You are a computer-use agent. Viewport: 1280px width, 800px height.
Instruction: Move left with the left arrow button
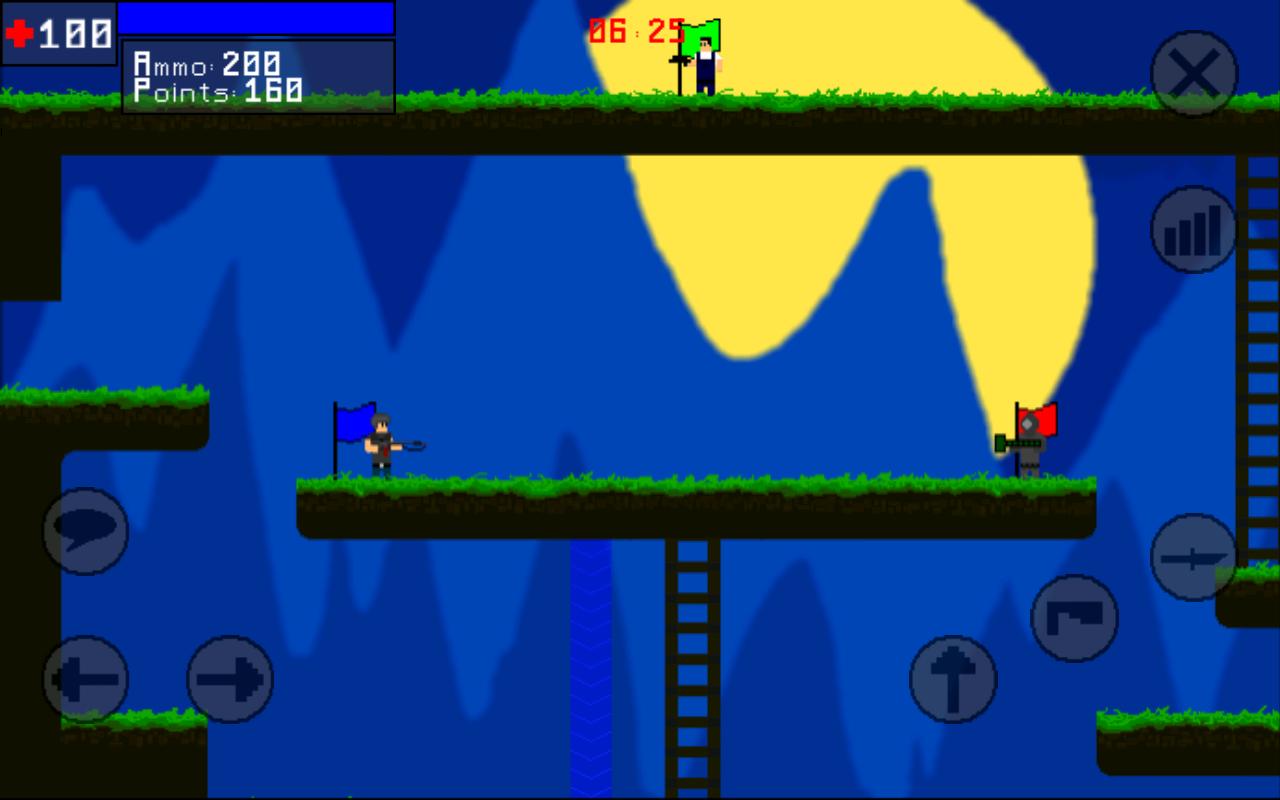(x=85, y=679)
